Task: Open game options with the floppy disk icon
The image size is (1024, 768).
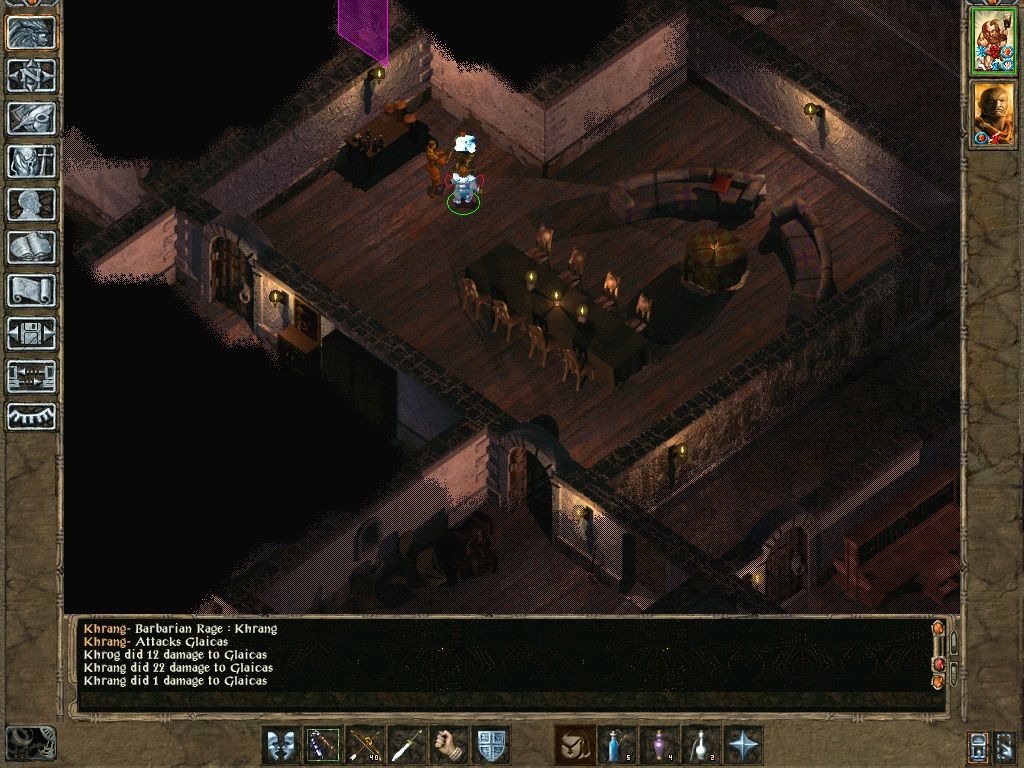Action: [32, 333]
